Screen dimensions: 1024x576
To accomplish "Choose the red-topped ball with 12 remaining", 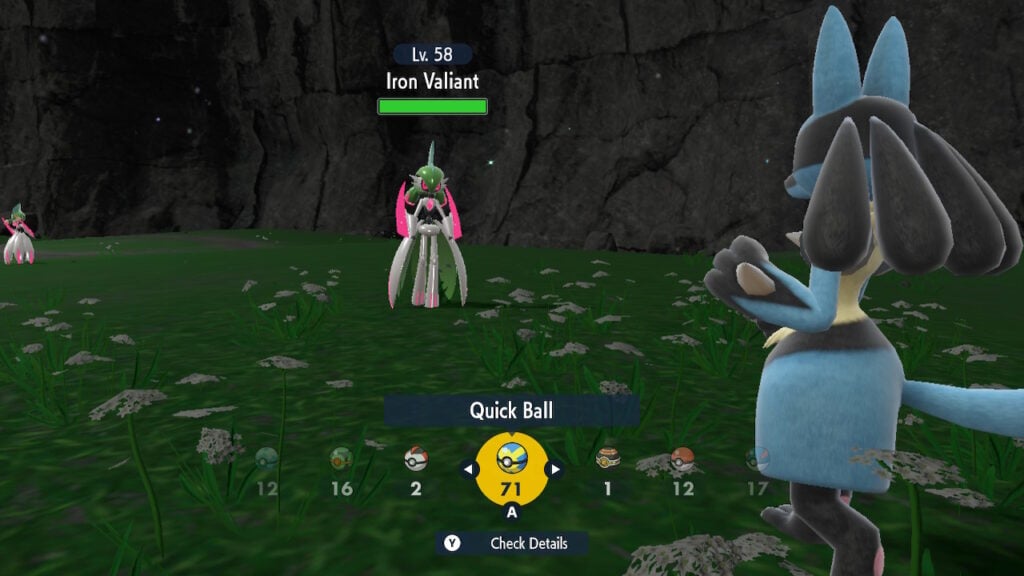I will pos(683,460).
